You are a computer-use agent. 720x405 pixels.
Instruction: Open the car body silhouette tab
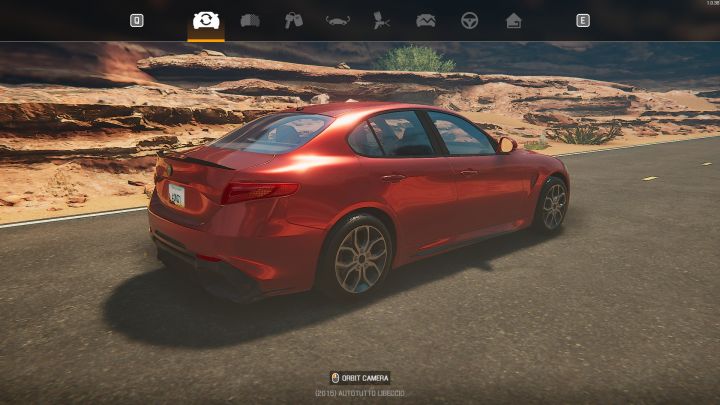click(x=338, y=20)
